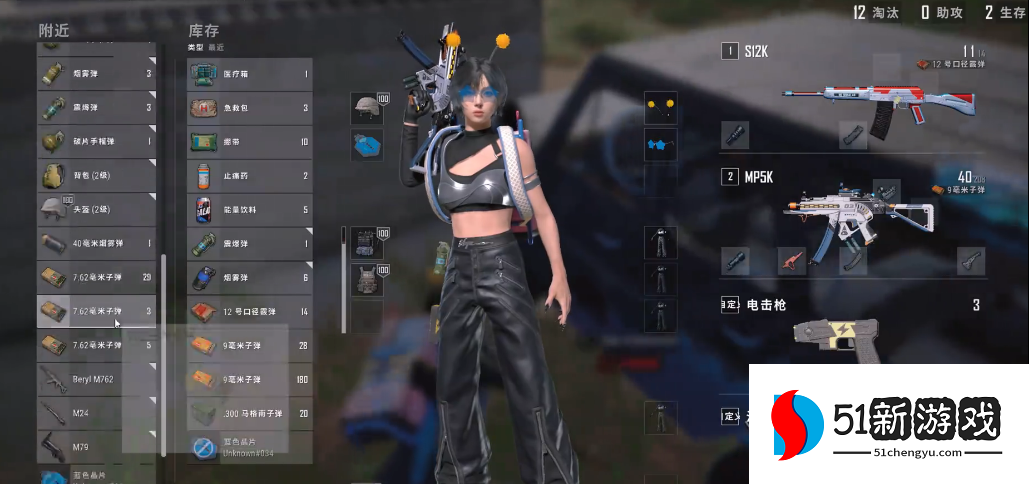Pick up the level 2 backpack (背包)
Screen dimensions: 1029x484
[x=96, y=175]
